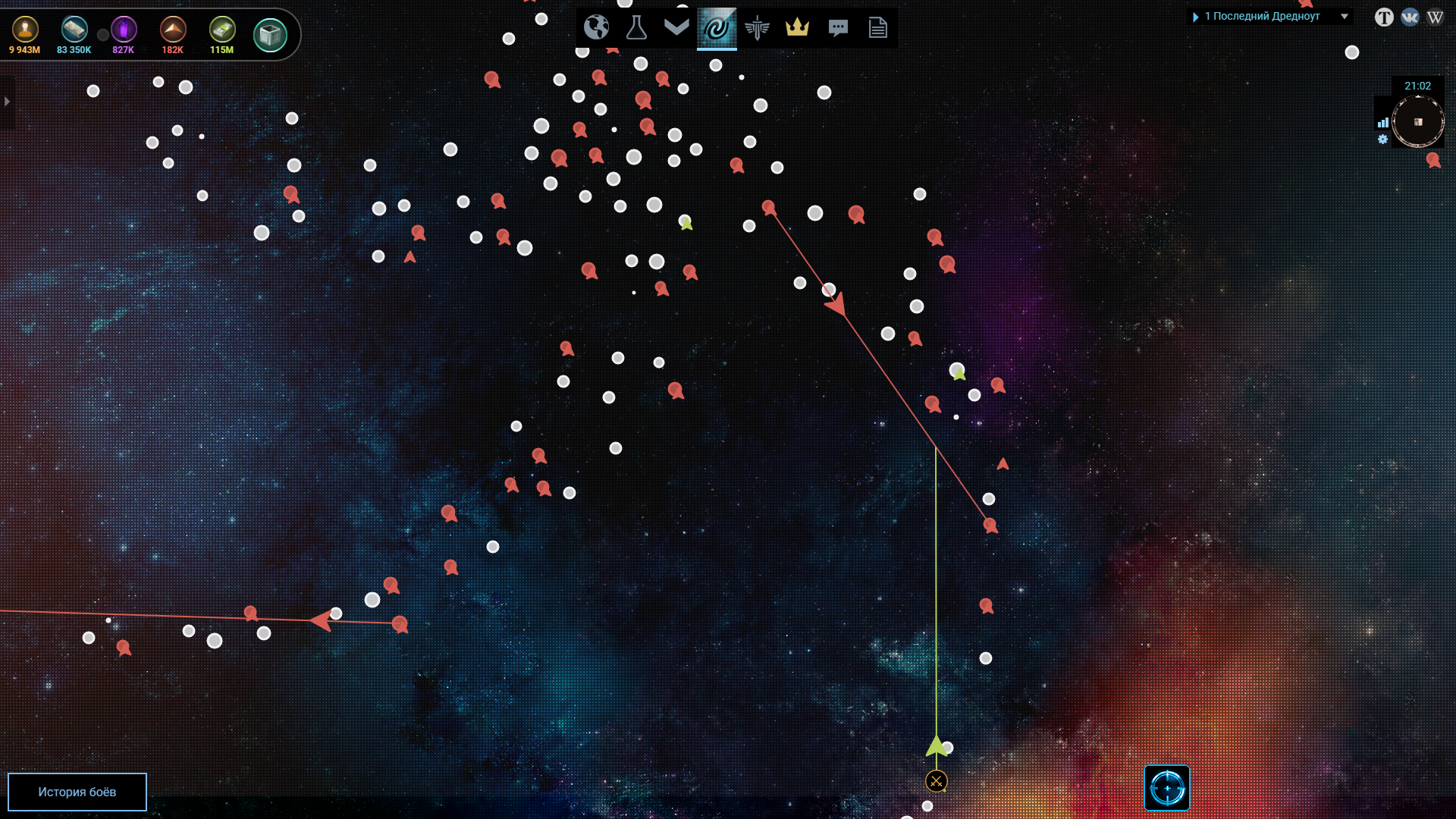The height and width of the screenshot is (819, 1456).
Task: Activate the blue crosshair target button
Action: click(1167, 788)
